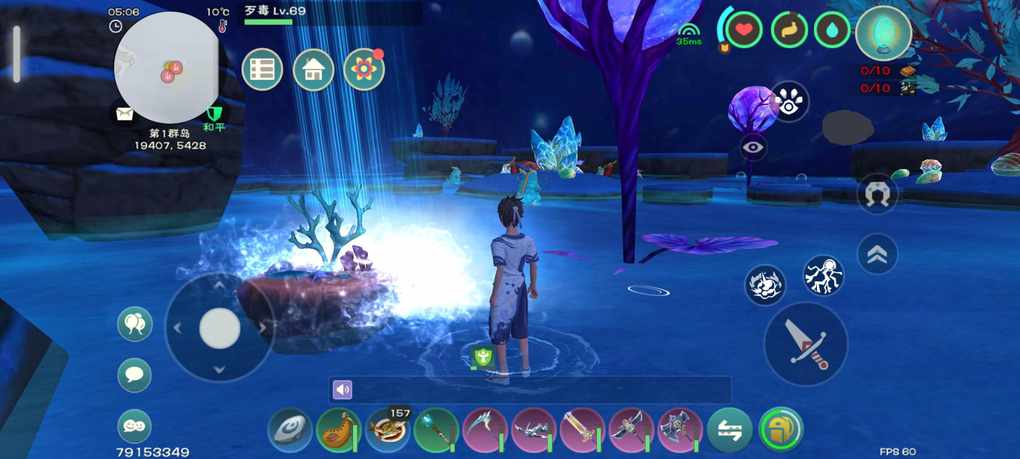Toggle the green shield peace mode

coord(213,114)
